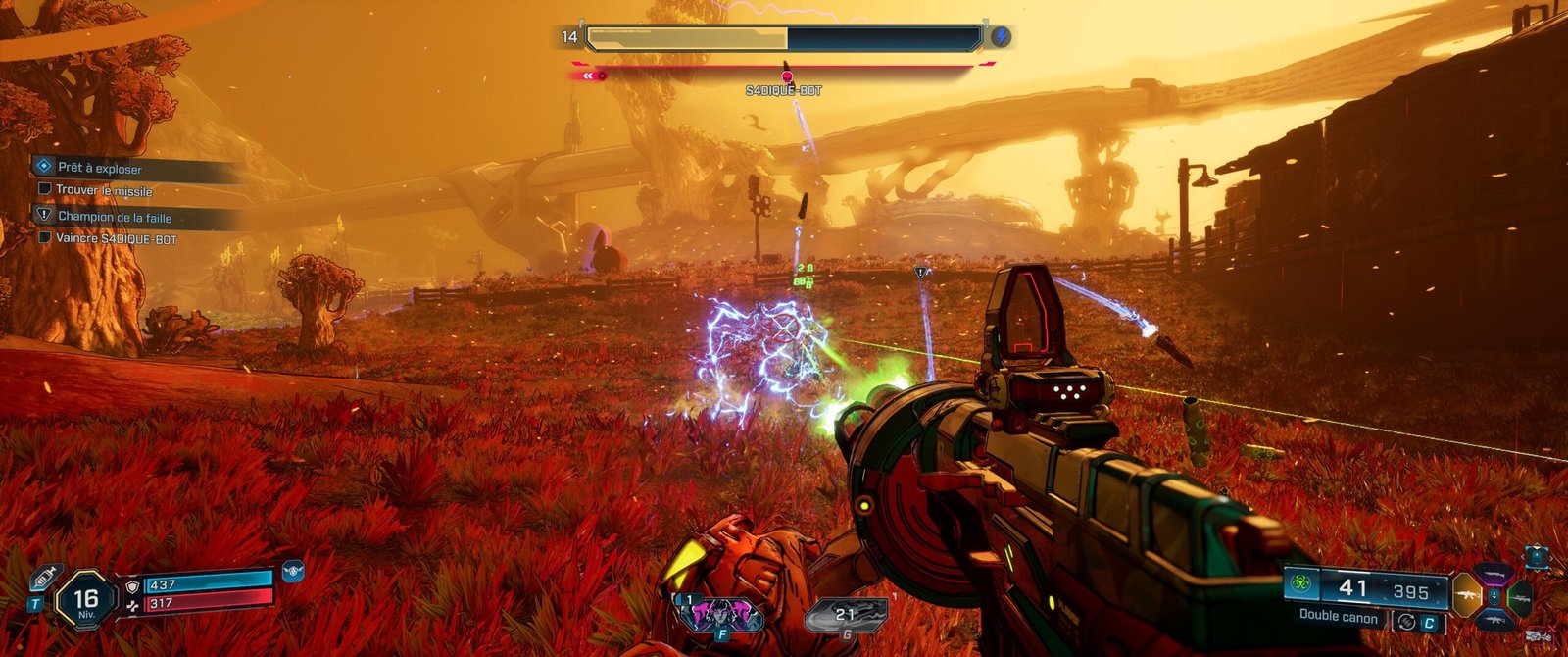The width and height of the screenshot is (1568, 657).
Task: Use the syringe repkit icon
Action: tap(45, 578)
